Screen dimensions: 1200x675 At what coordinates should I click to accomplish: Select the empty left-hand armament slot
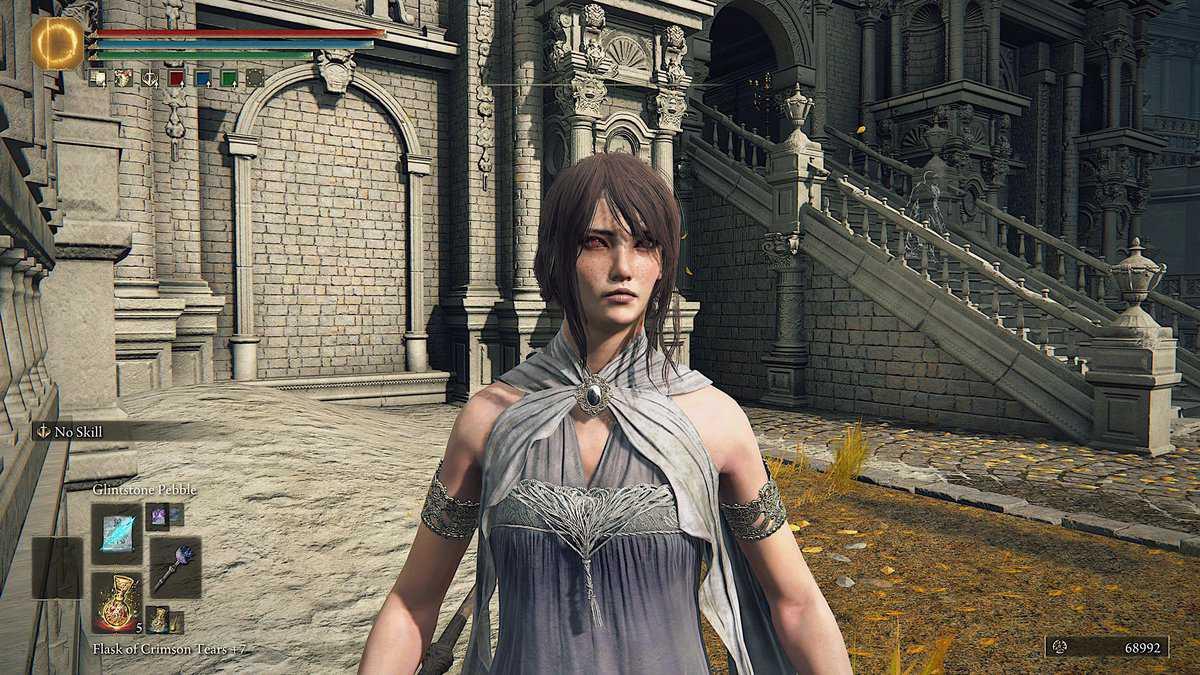(x=57, y=567)
